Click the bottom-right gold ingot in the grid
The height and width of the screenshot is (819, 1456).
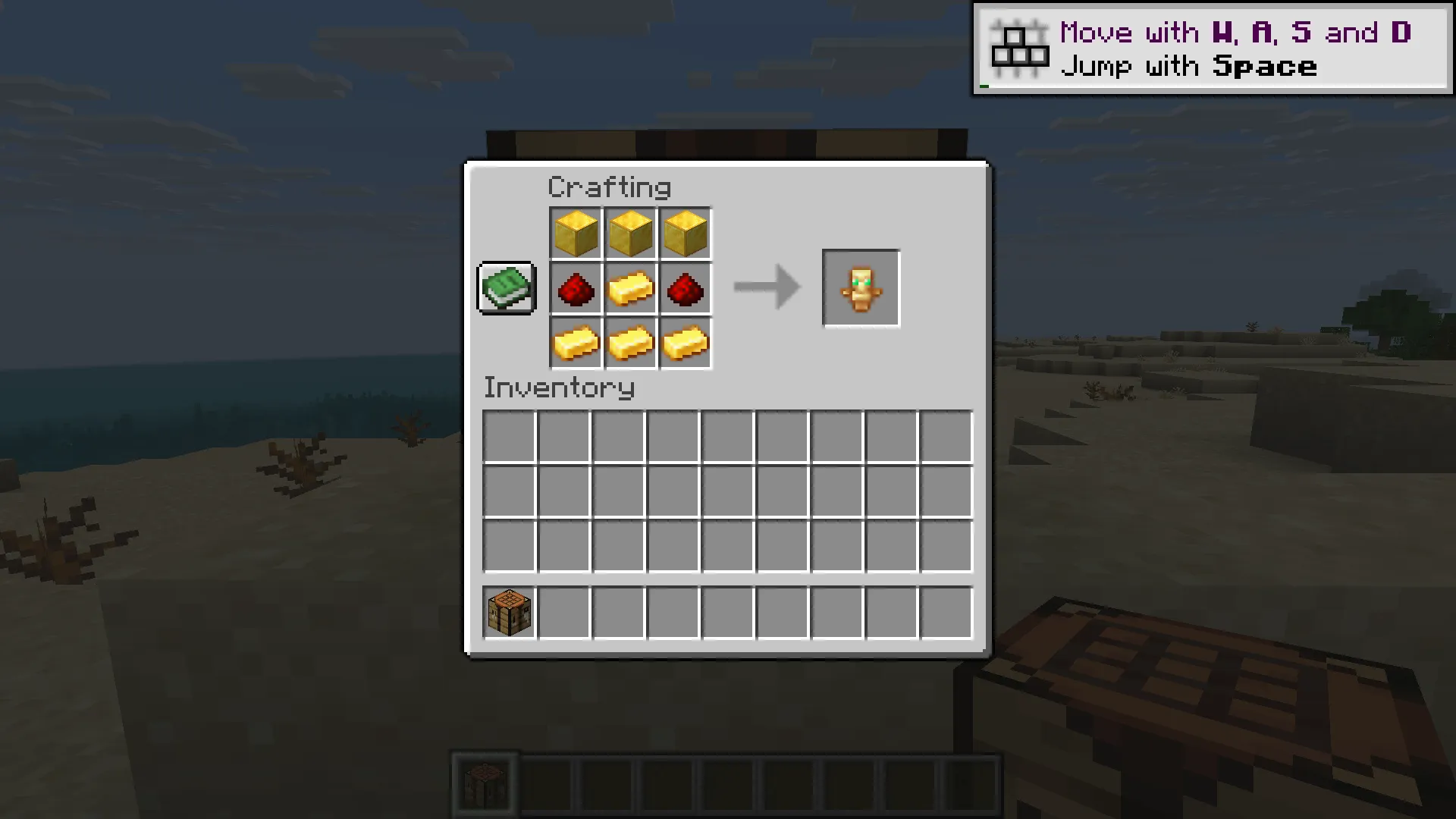[686, 344]
